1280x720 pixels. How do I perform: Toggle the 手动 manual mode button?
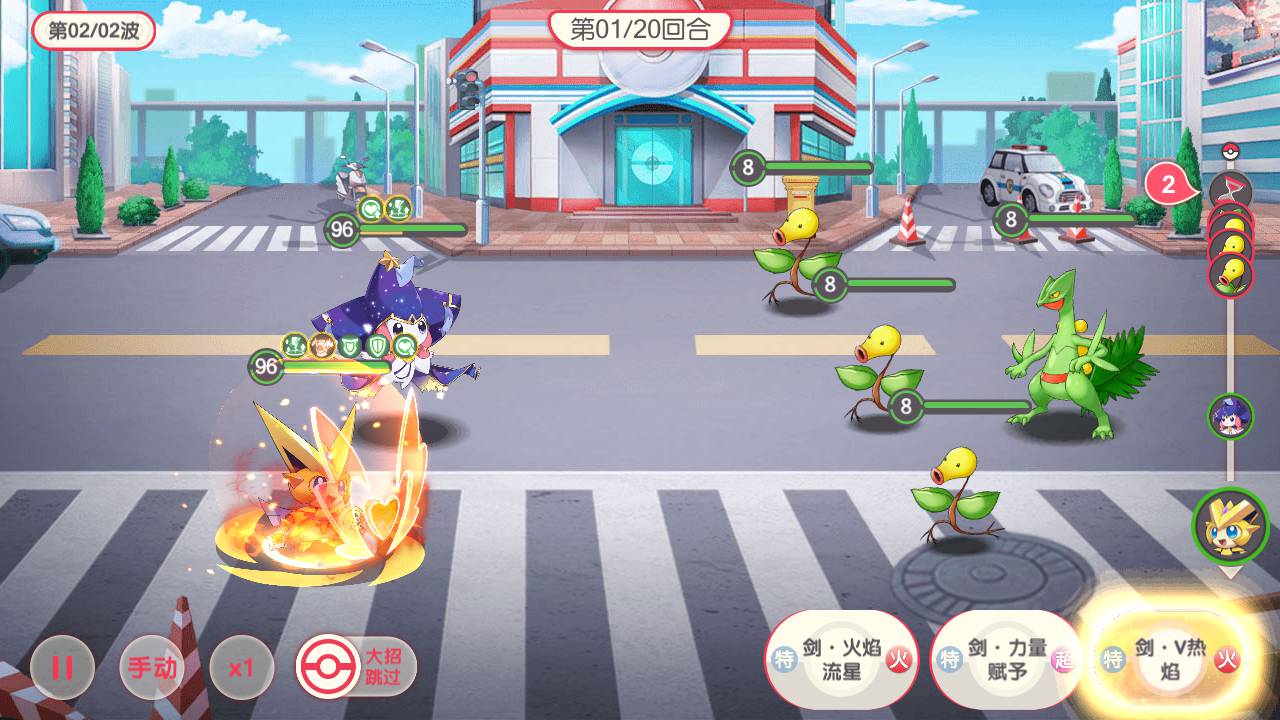[x=151, y=667]
